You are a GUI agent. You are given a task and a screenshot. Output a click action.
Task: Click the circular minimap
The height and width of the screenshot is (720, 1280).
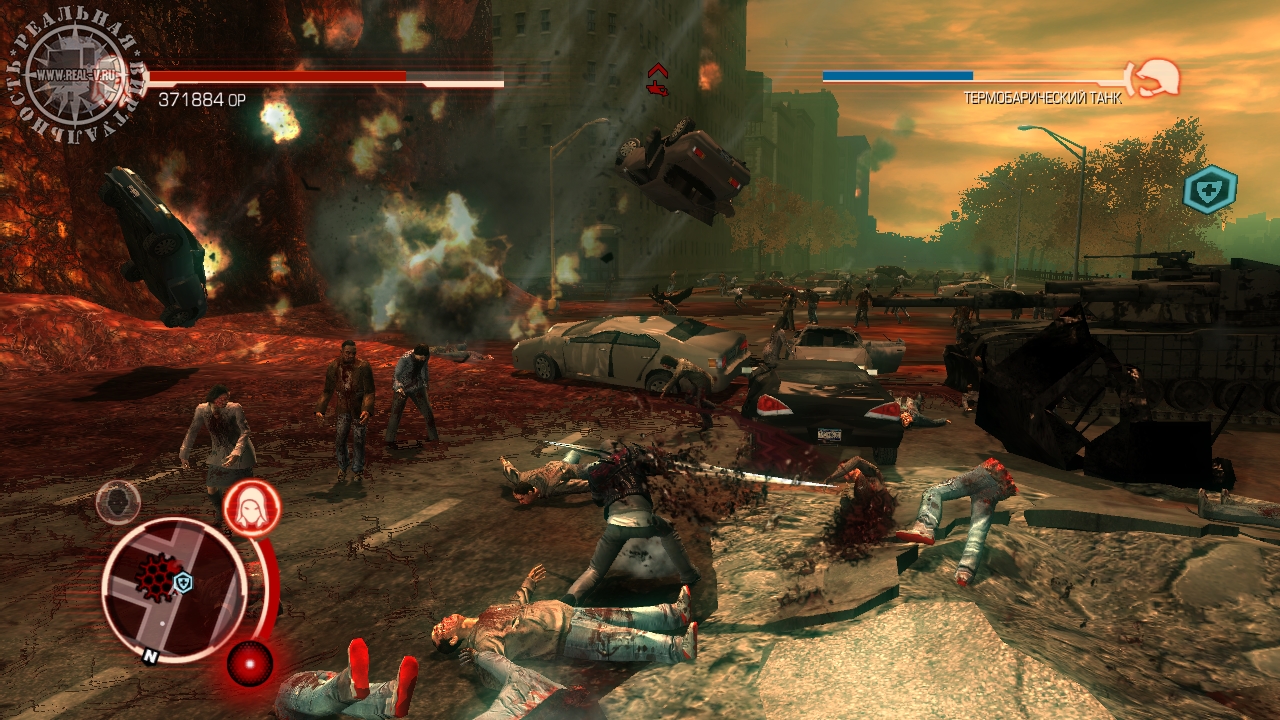point(174,588)
